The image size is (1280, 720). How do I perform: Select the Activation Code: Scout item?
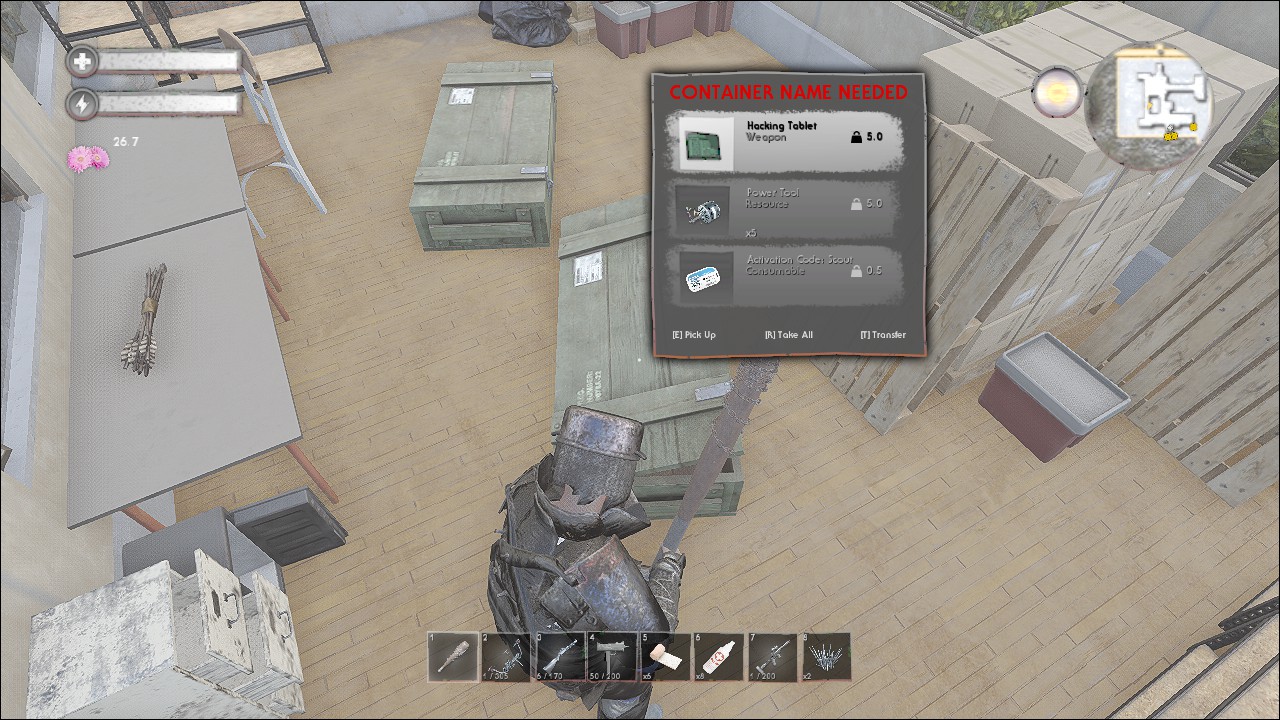[788, 274]
